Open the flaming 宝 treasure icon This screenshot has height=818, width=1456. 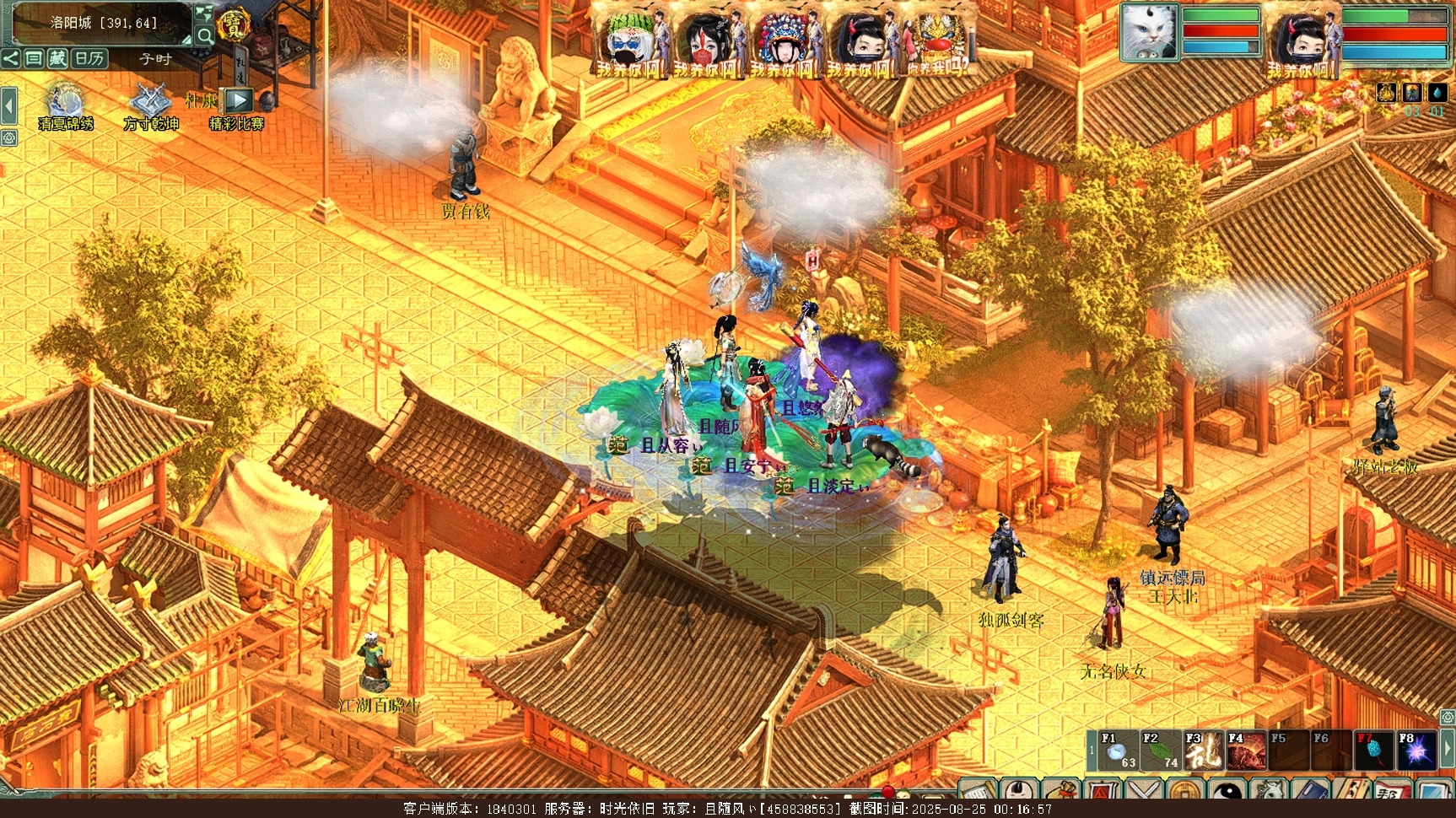coord(232,25)
